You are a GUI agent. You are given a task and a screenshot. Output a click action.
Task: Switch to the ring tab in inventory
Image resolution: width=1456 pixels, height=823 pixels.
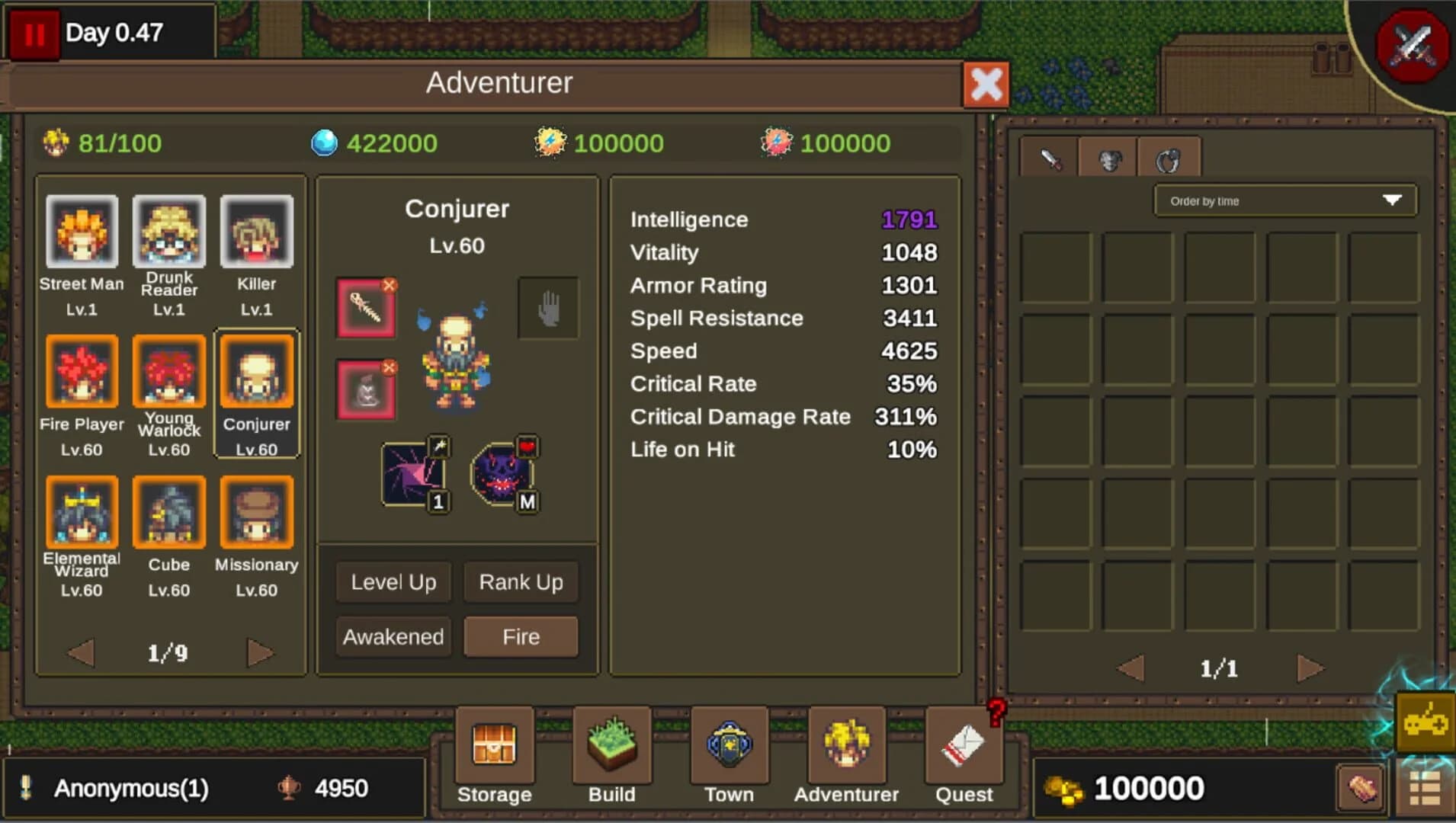pos(1169,157)
